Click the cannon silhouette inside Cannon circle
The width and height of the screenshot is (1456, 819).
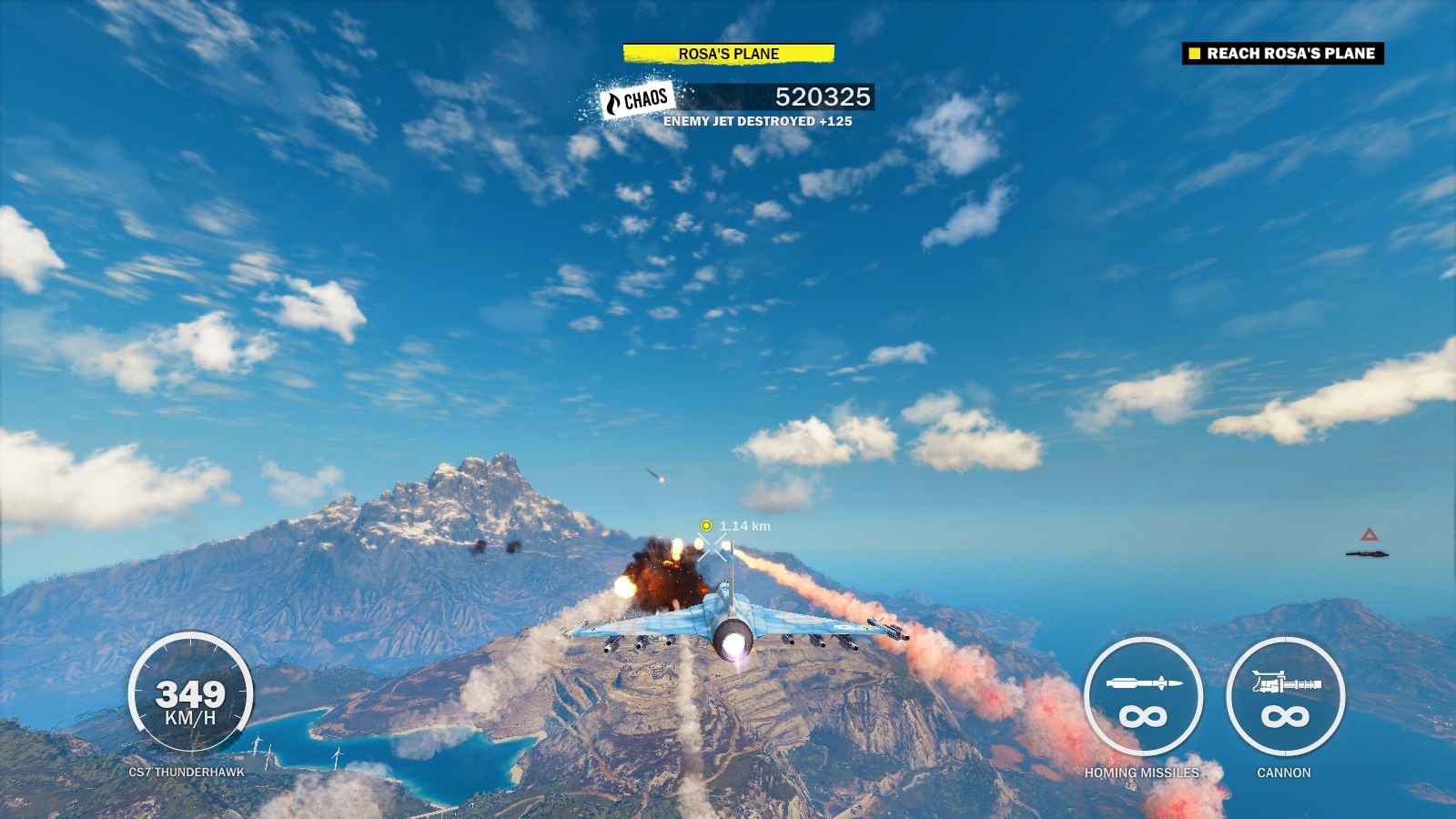[x=1289, y=681]
